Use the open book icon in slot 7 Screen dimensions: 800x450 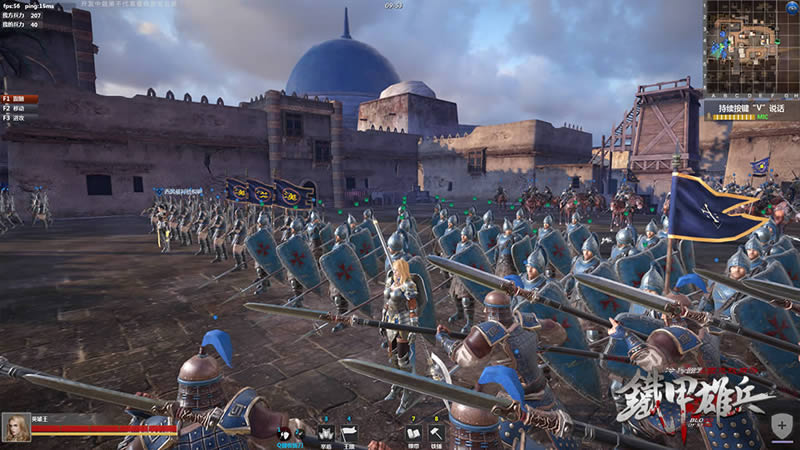tap(413, 433)
